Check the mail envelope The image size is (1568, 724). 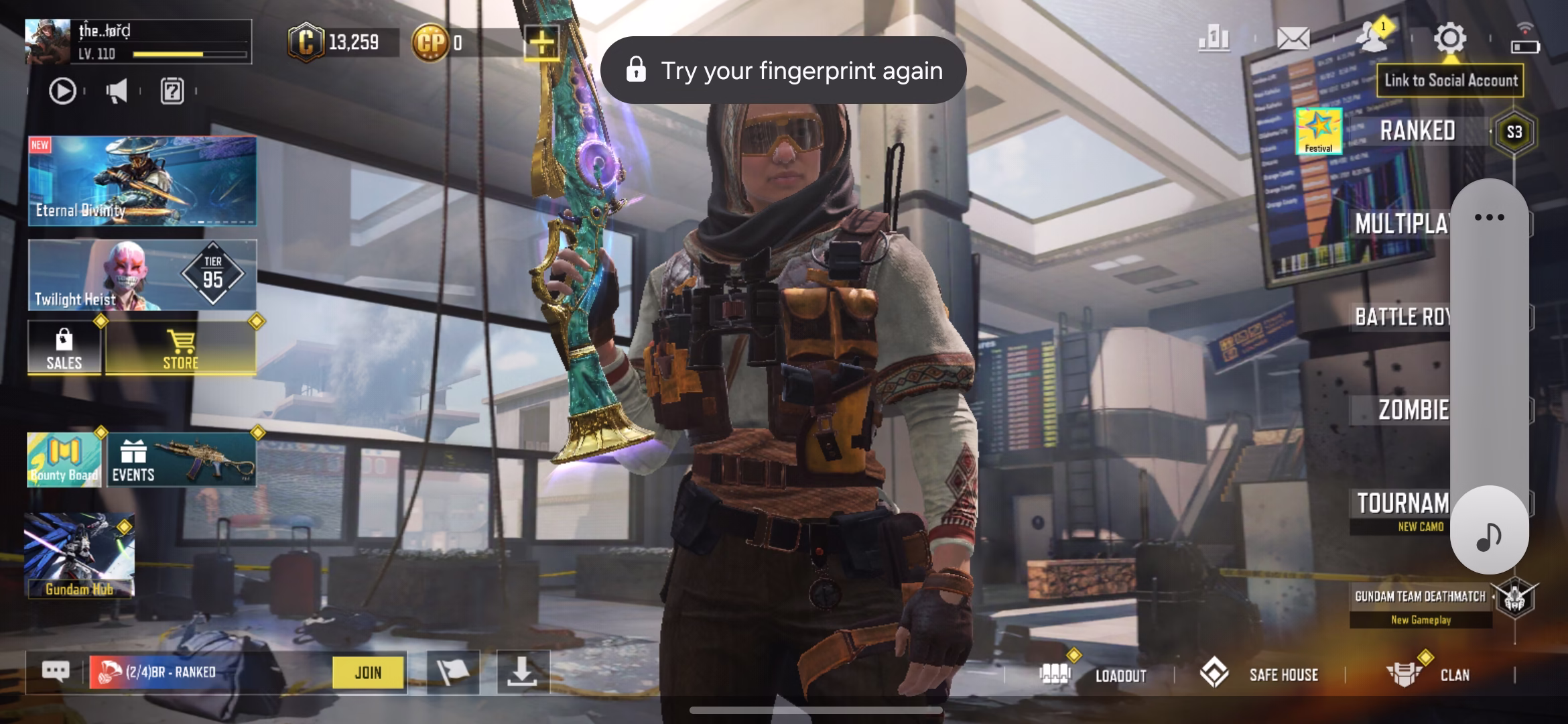(x=1293, y=39)
